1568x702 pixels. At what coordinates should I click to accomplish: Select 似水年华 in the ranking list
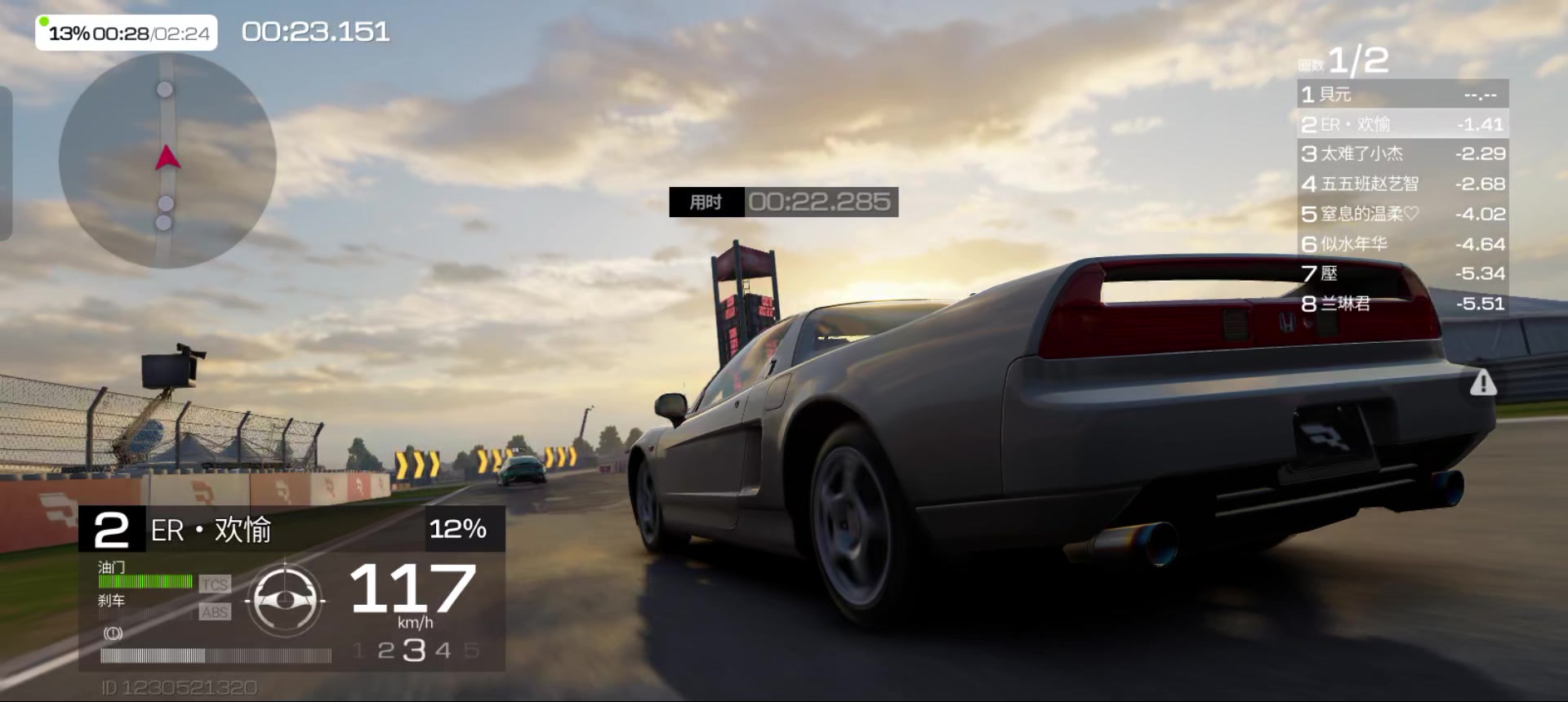1402,243
